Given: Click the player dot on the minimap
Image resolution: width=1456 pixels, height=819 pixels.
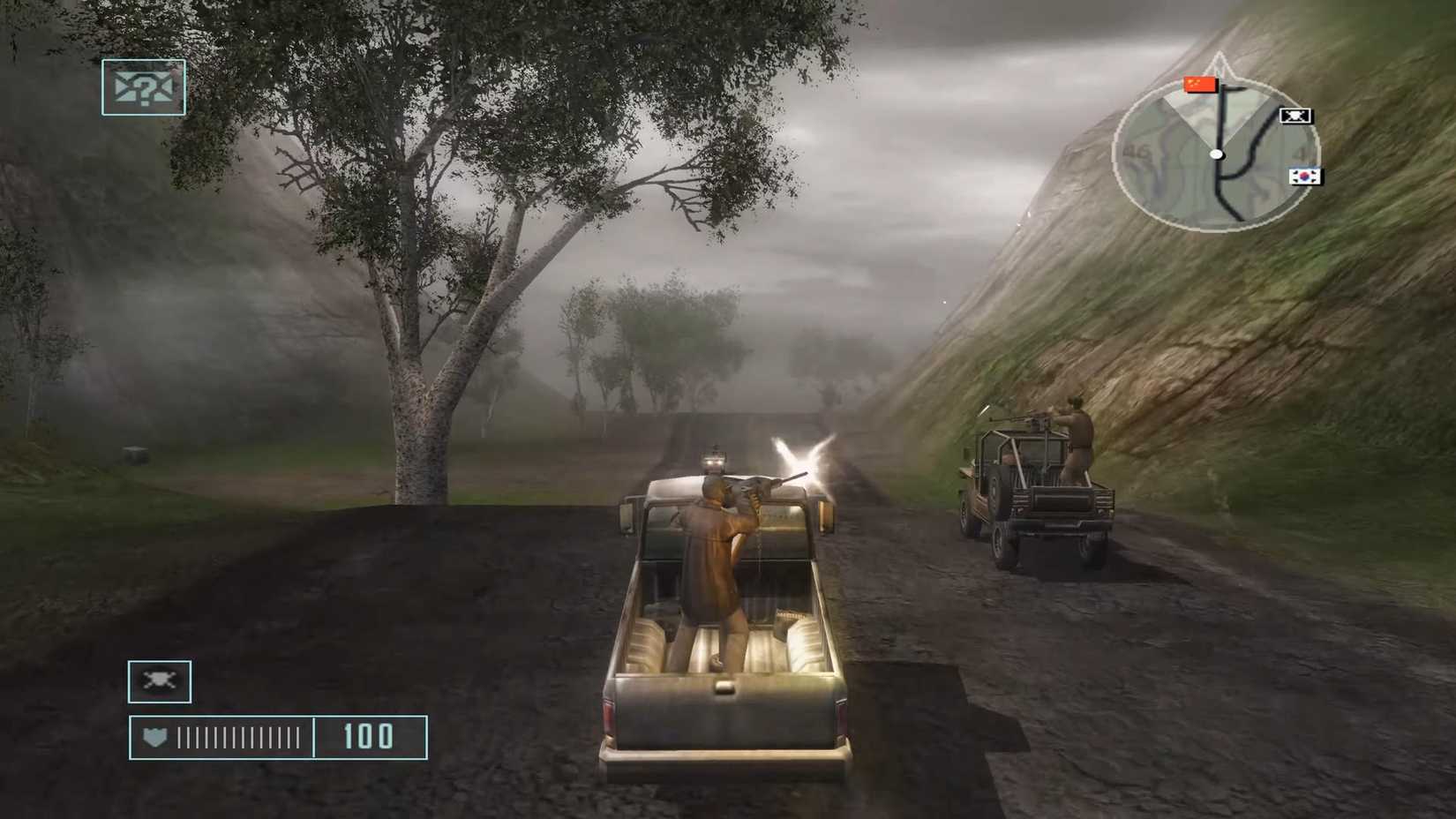Looking at the screenshot, I should pos(1218,154).
